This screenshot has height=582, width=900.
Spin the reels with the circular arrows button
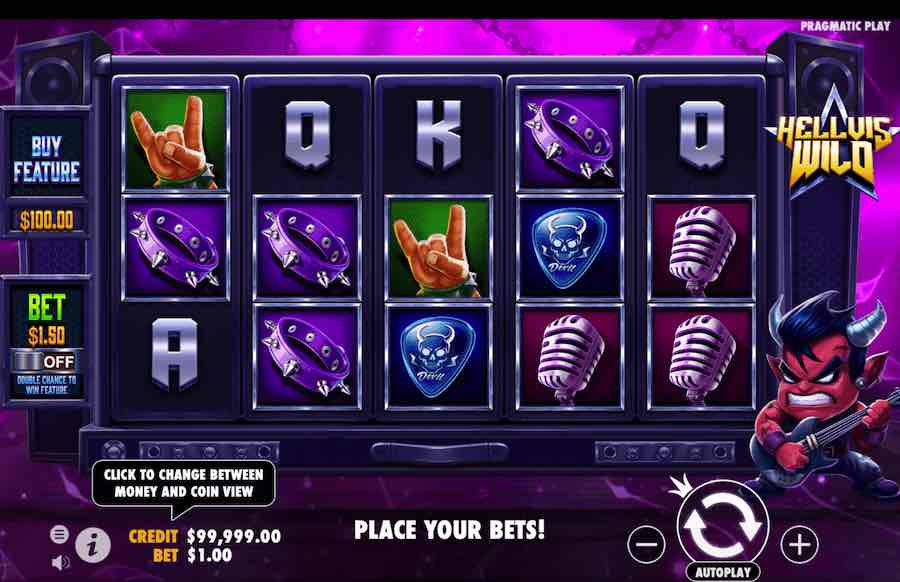coord(722,521)
